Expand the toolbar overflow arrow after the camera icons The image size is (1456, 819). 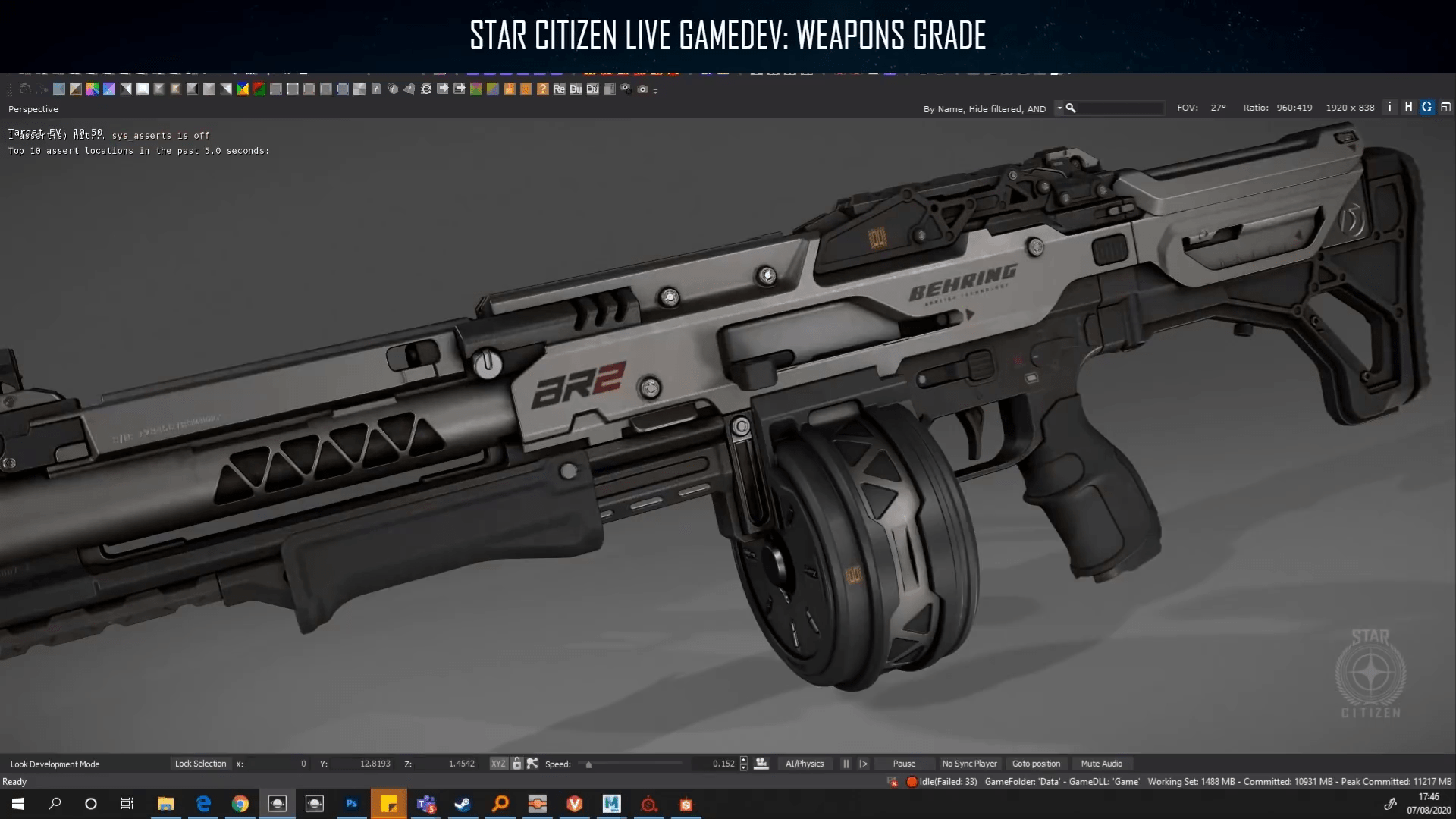click(x=655, y=90)
